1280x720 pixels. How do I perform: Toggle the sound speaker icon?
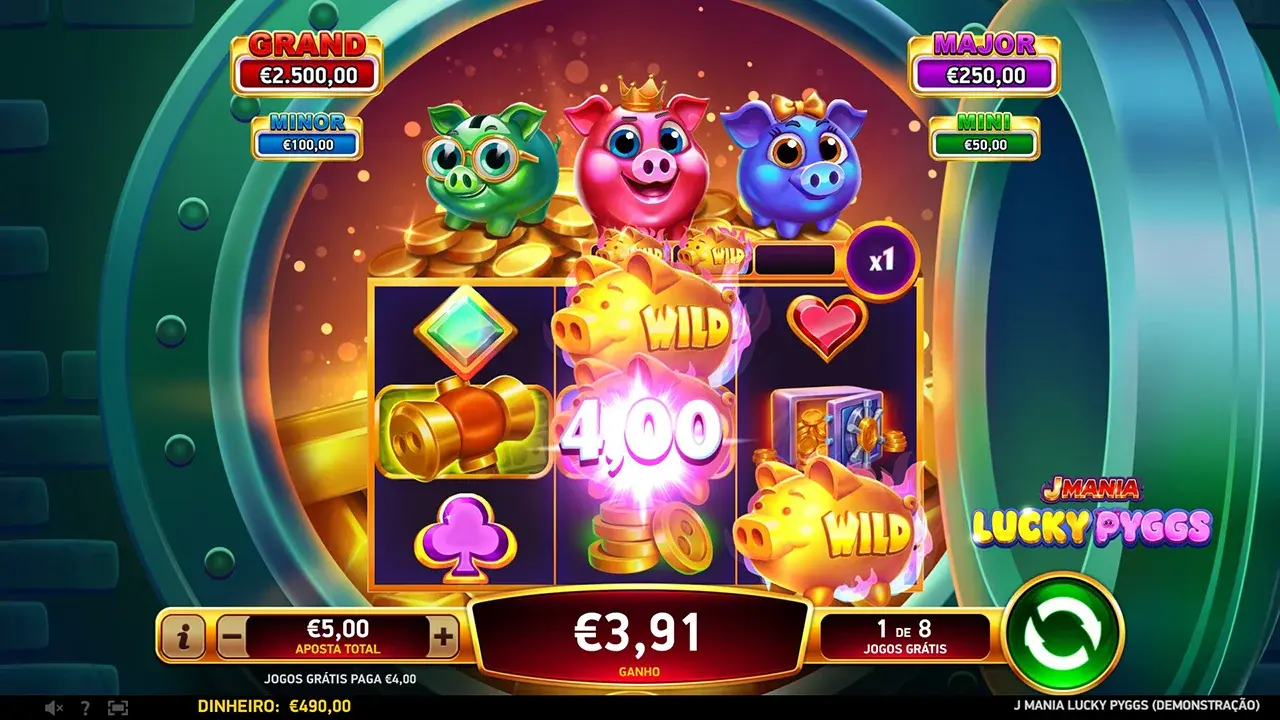click(x=54, y=707)
